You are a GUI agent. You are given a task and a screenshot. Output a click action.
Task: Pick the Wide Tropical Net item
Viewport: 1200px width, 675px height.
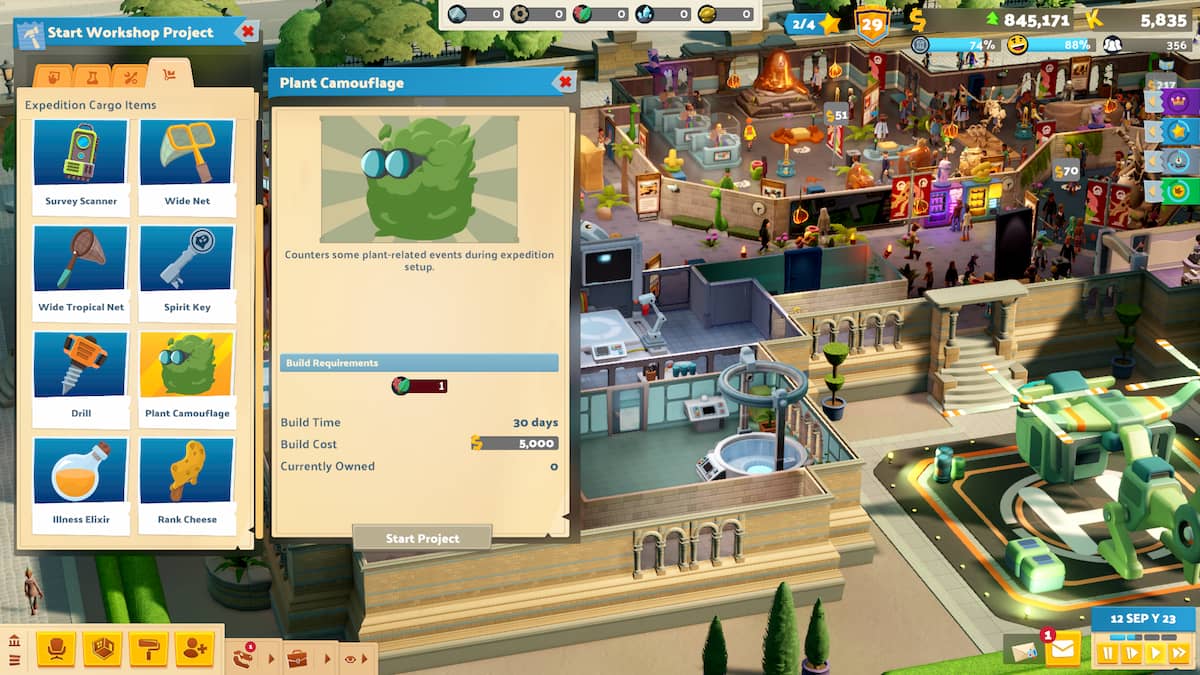coord(81,270)
